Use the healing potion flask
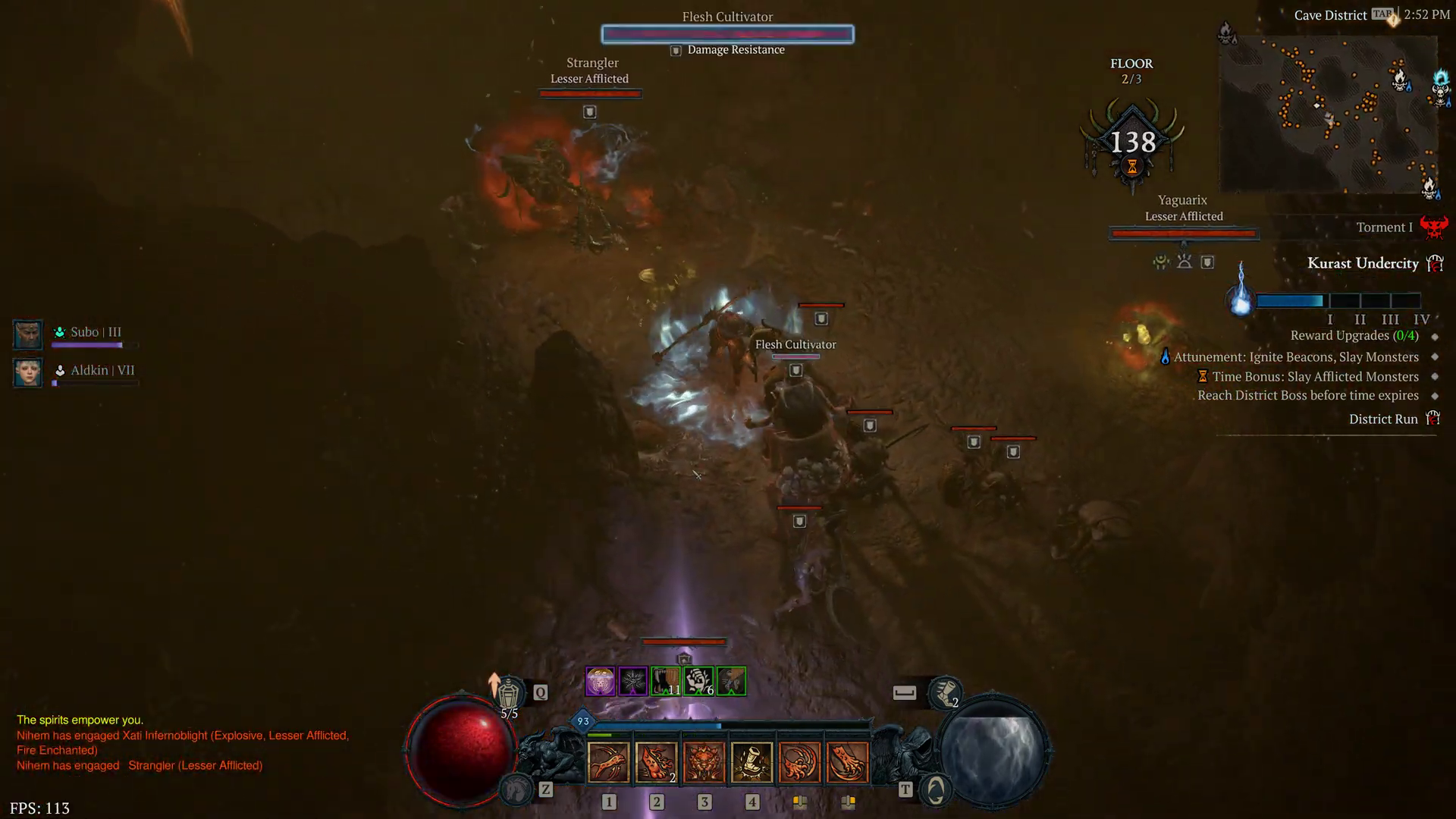The width and height of the screenshot is (1456, 819). (509, 693)
